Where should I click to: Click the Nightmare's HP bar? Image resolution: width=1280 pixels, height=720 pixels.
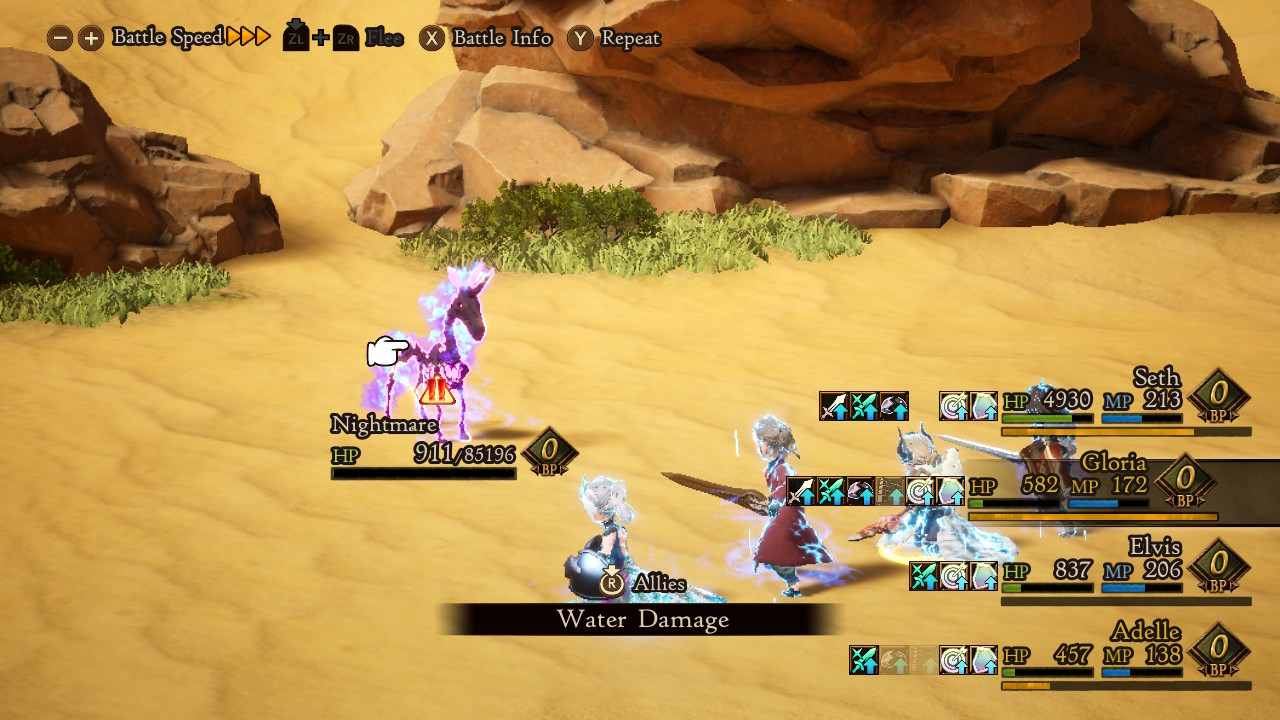pos(423,474)
